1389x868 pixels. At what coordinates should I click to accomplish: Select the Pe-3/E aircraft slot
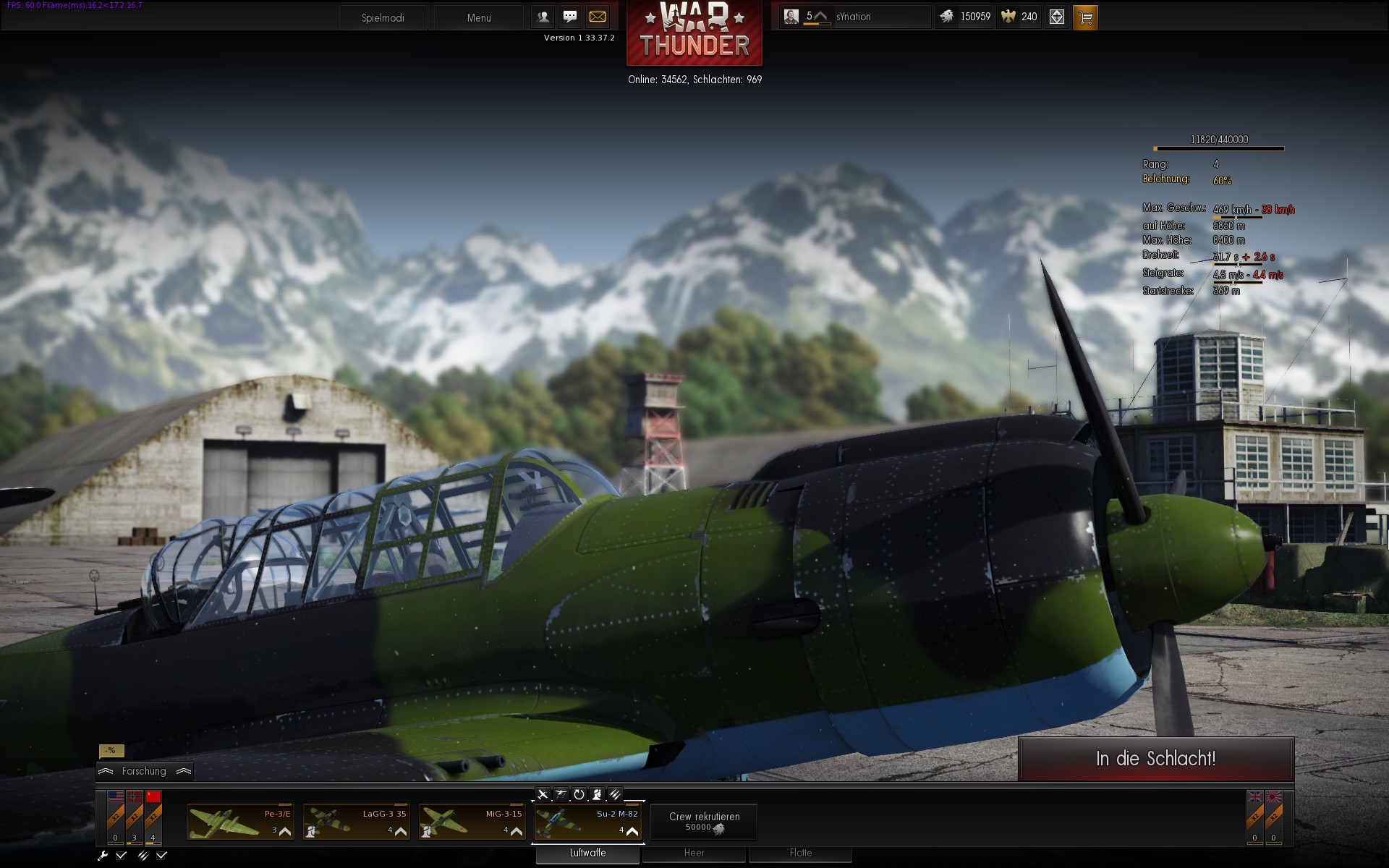coord(240,822)
